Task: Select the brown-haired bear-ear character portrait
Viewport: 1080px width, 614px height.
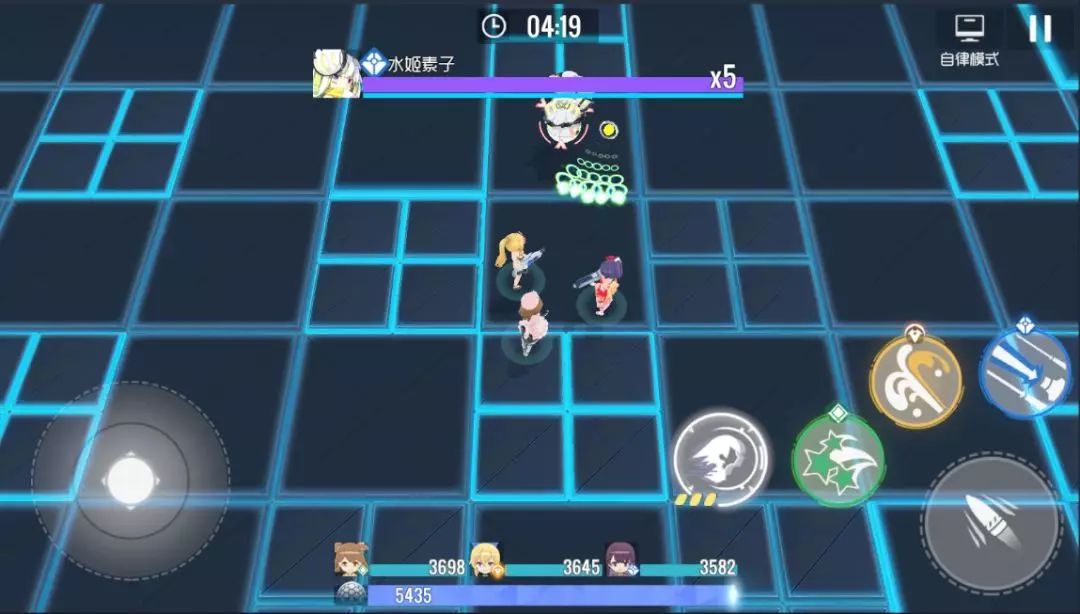Action: [351, 561]
